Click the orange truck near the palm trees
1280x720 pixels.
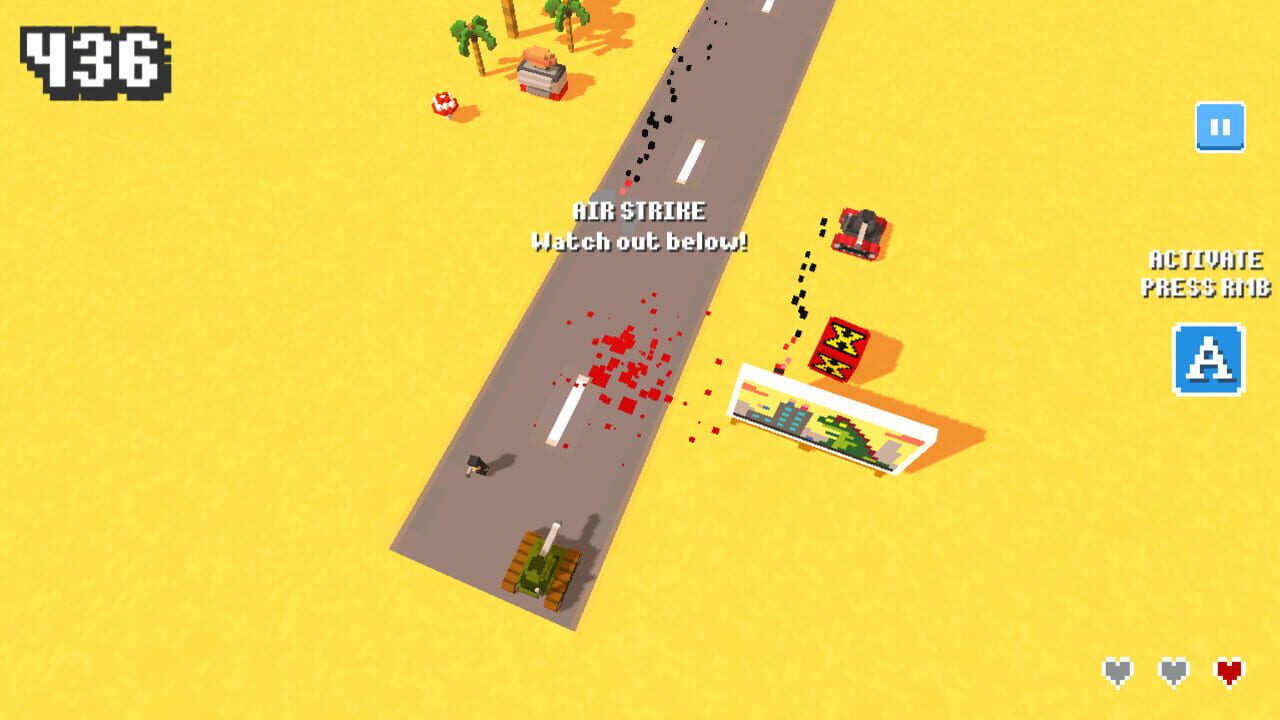pos(540,72)
